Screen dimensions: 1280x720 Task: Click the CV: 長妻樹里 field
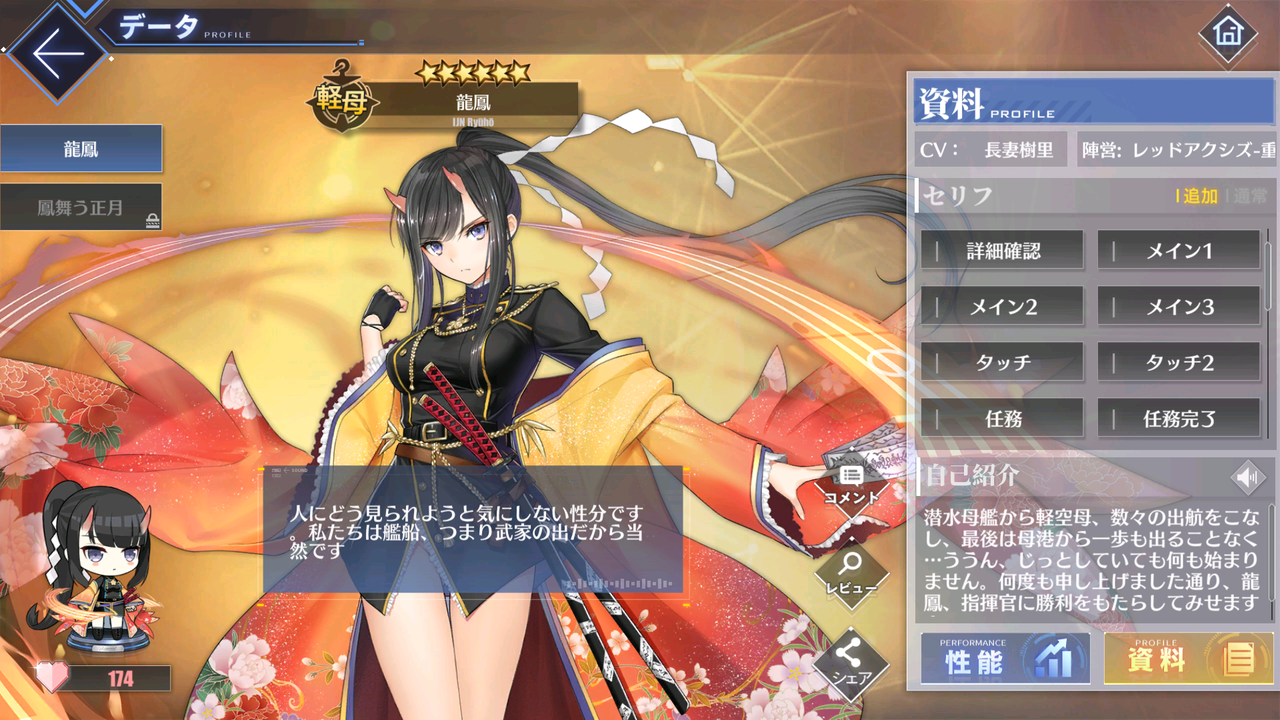pos(990,148)
